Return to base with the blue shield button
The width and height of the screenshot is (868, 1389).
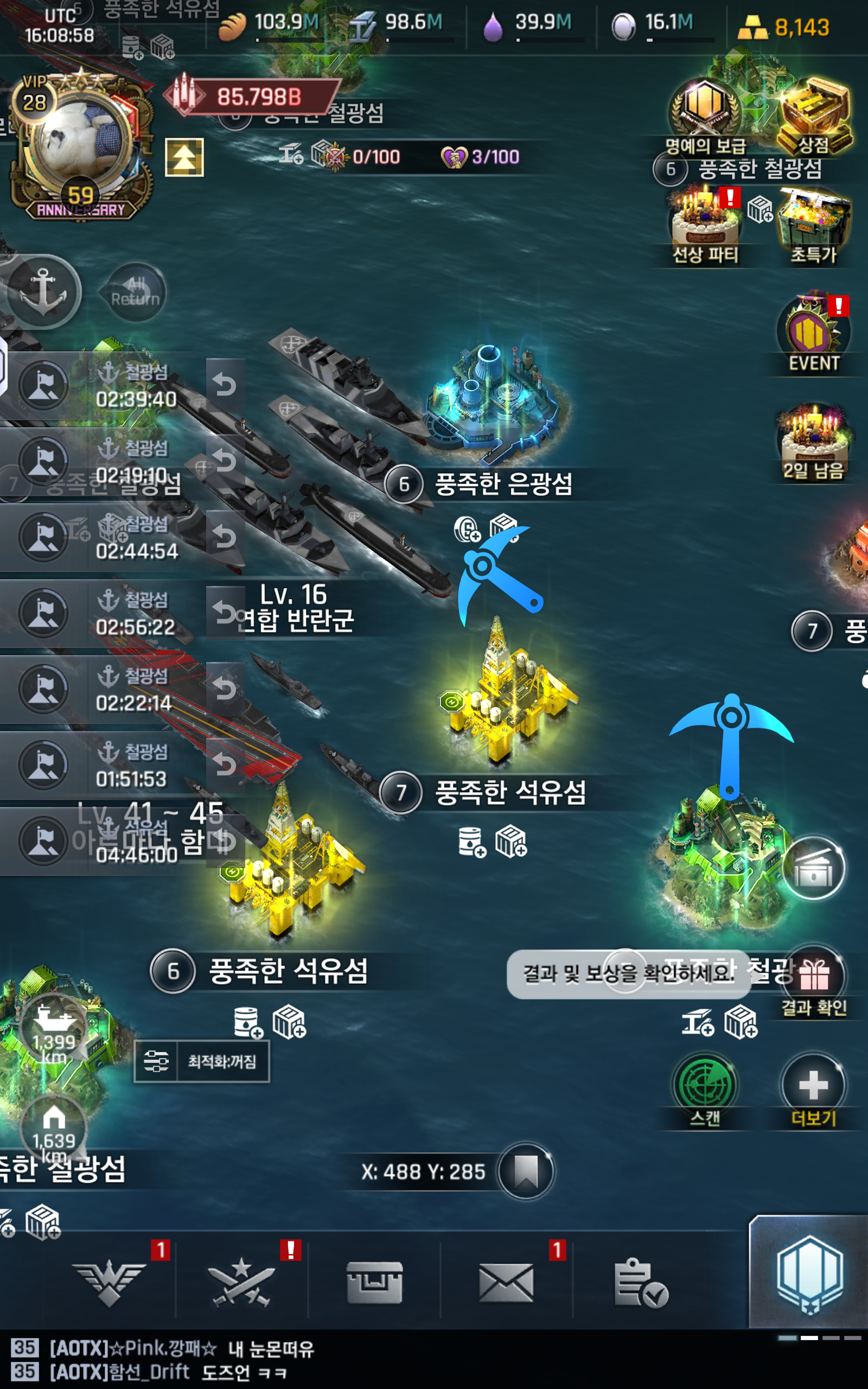point(808,1274)
